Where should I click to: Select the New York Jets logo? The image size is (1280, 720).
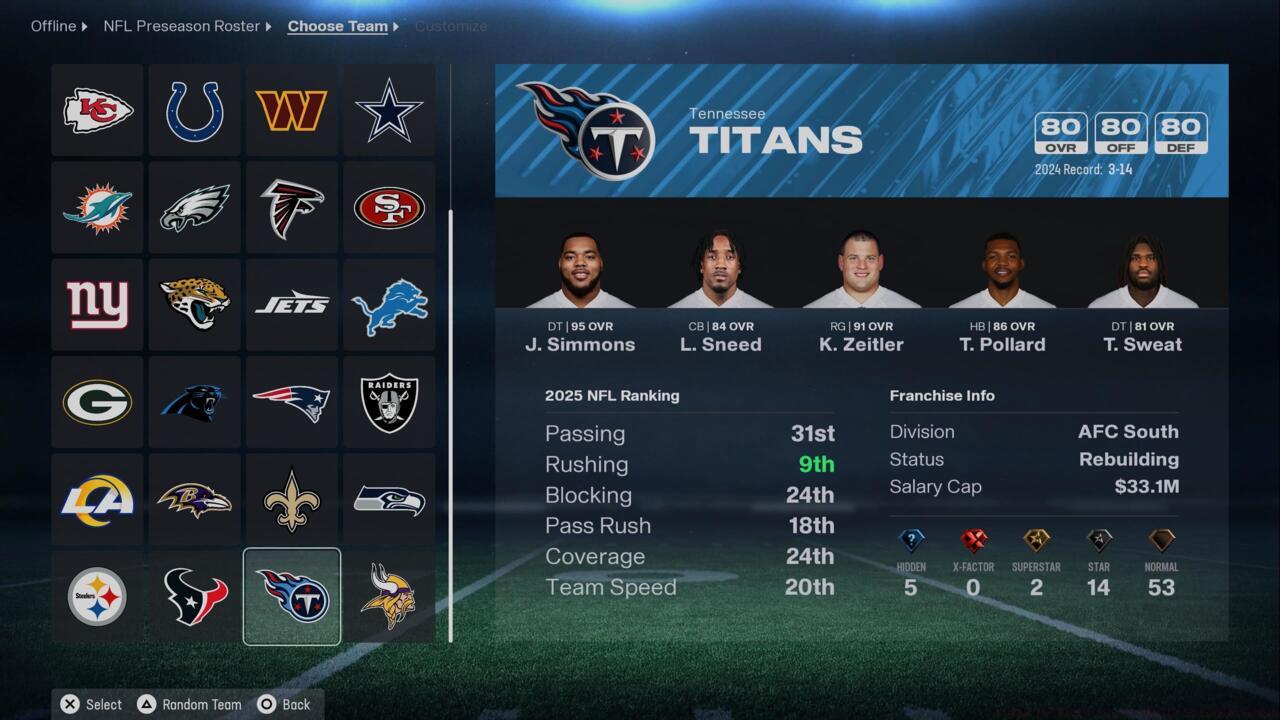pos(291,304)
